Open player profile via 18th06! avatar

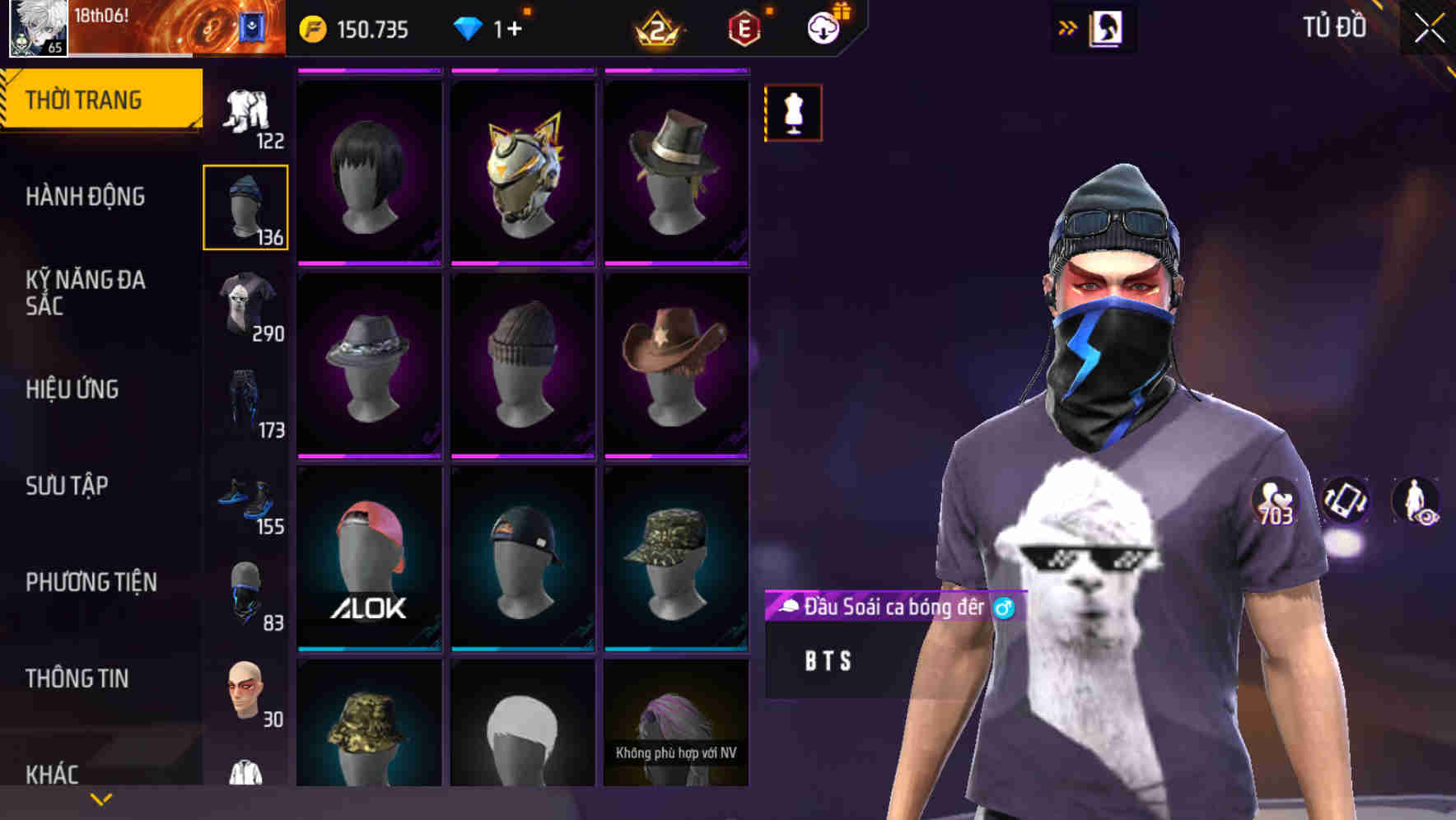coord(37,27)
